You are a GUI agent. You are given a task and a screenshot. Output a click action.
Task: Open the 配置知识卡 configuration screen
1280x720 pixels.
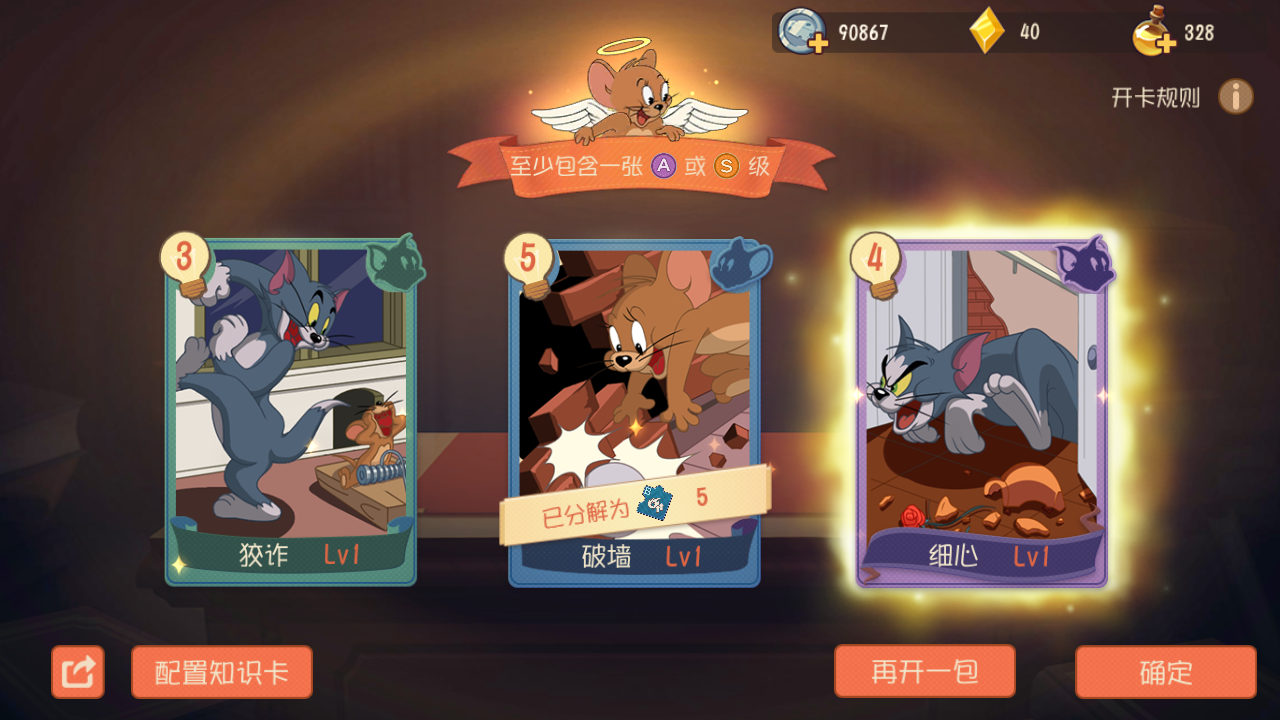221,671
